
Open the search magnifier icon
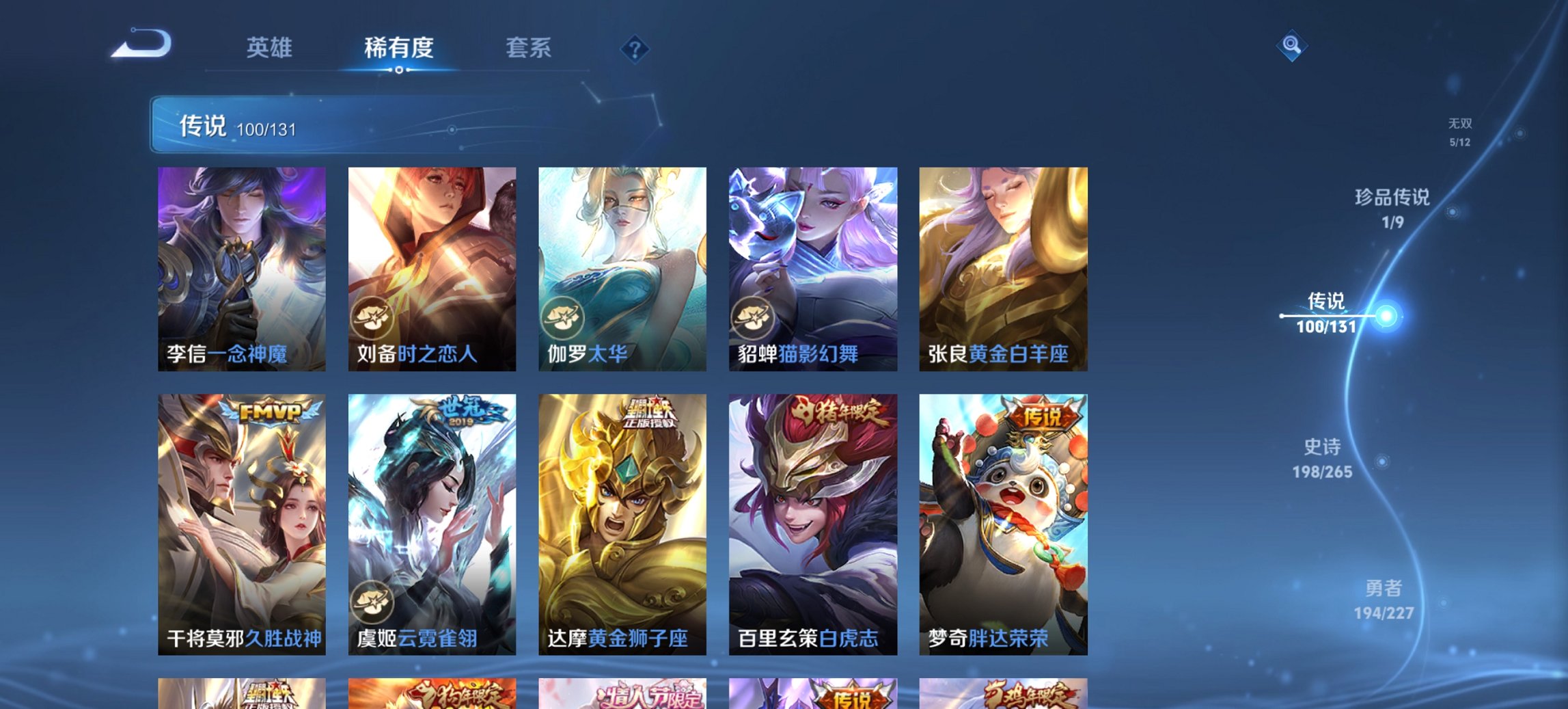[x=1291, y=46]
